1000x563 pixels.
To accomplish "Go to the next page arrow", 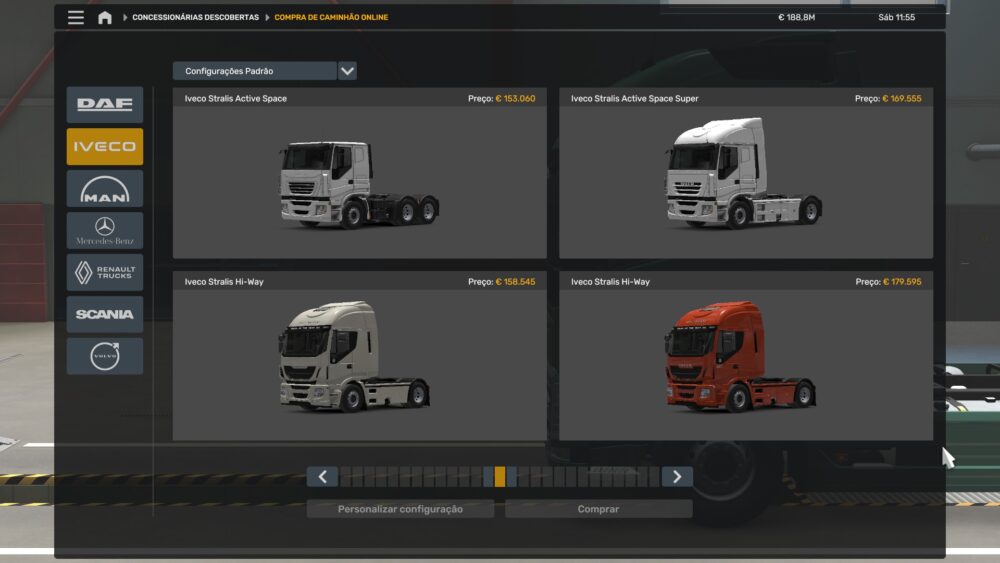I will click(x=677, y=477).
